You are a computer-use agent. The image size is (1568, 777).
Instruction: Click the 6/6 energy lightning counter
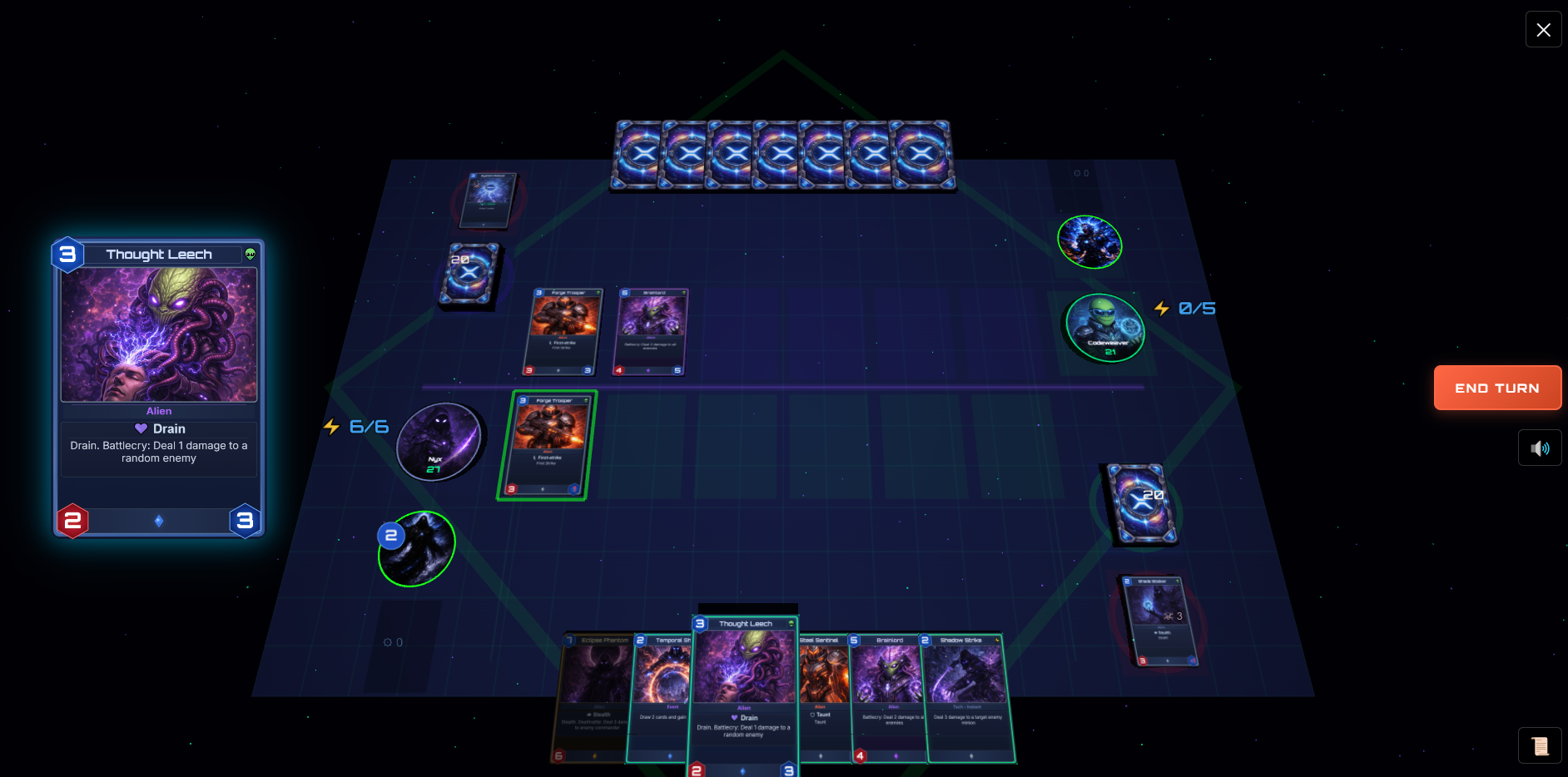pos(356,426)
